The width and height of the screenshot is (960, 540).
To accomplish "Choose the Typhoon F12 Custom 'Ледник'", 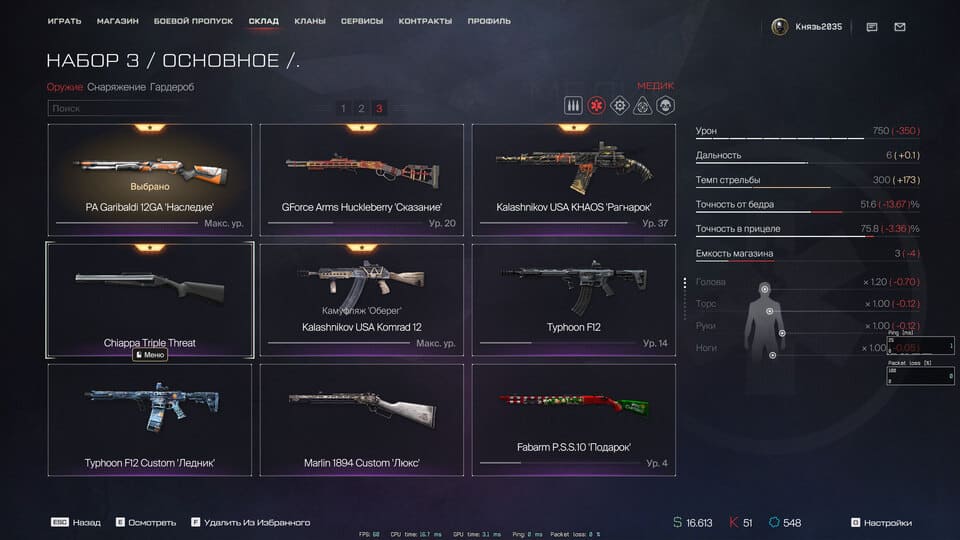I will [150, 420].
